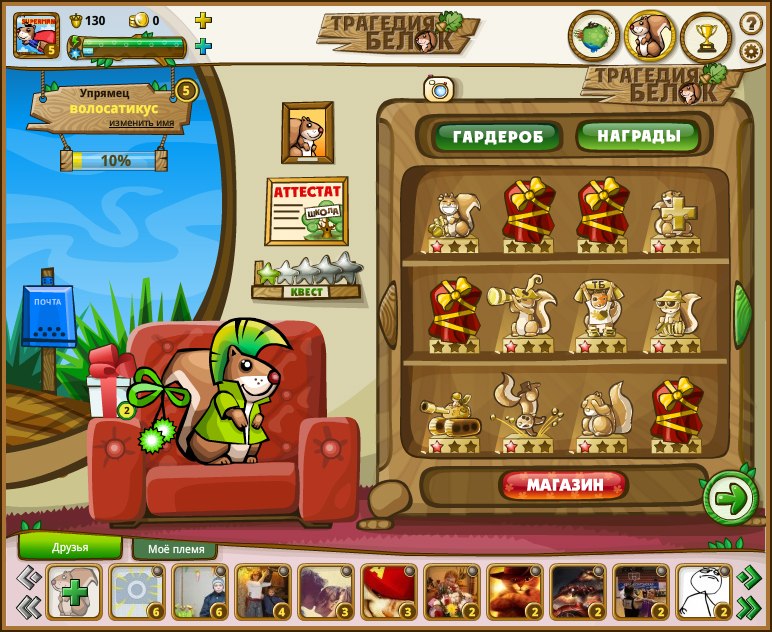The image size is (772, 632).
Task: Add energy with the teal plus
Action: point(203,46)
